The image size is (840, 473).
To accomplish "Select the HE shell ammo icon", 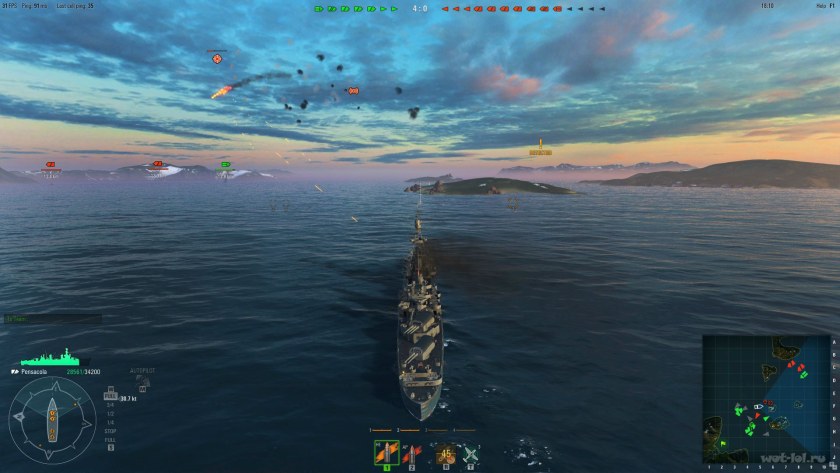I will pyautogui.click(x=385, y=453).
